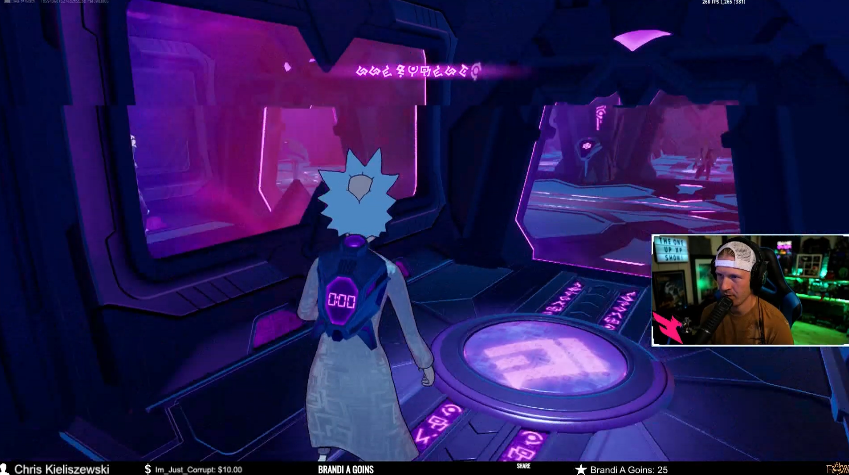Click the streamer webcam overlay
The image size is (849, 475).
[750, 290]
